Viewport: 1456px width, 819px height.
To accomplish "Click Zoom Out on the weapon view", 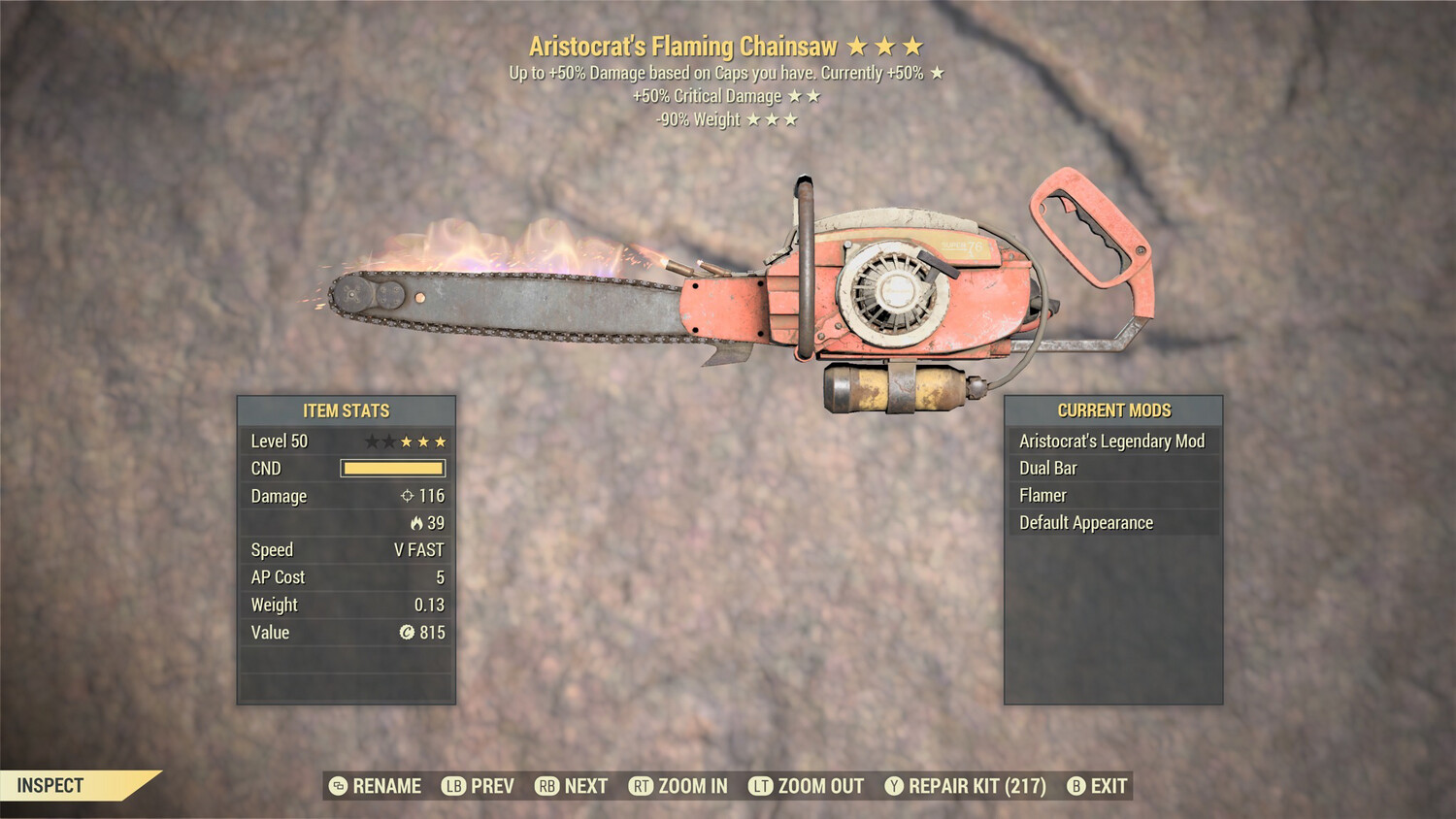I will coord(807,786).
